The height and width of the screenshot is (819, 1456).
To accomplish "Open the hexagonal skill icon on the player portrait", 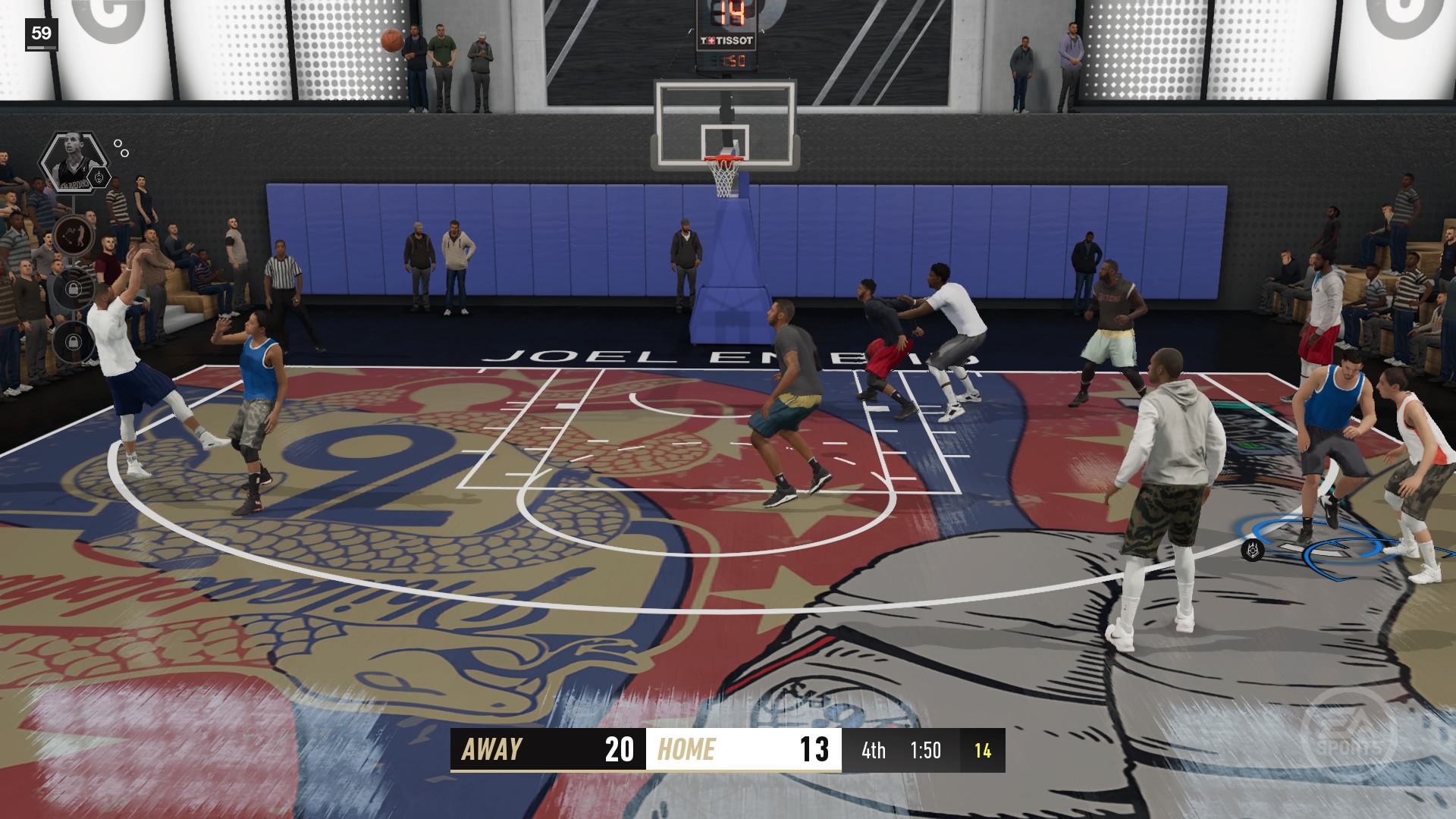I will point(99,177).
